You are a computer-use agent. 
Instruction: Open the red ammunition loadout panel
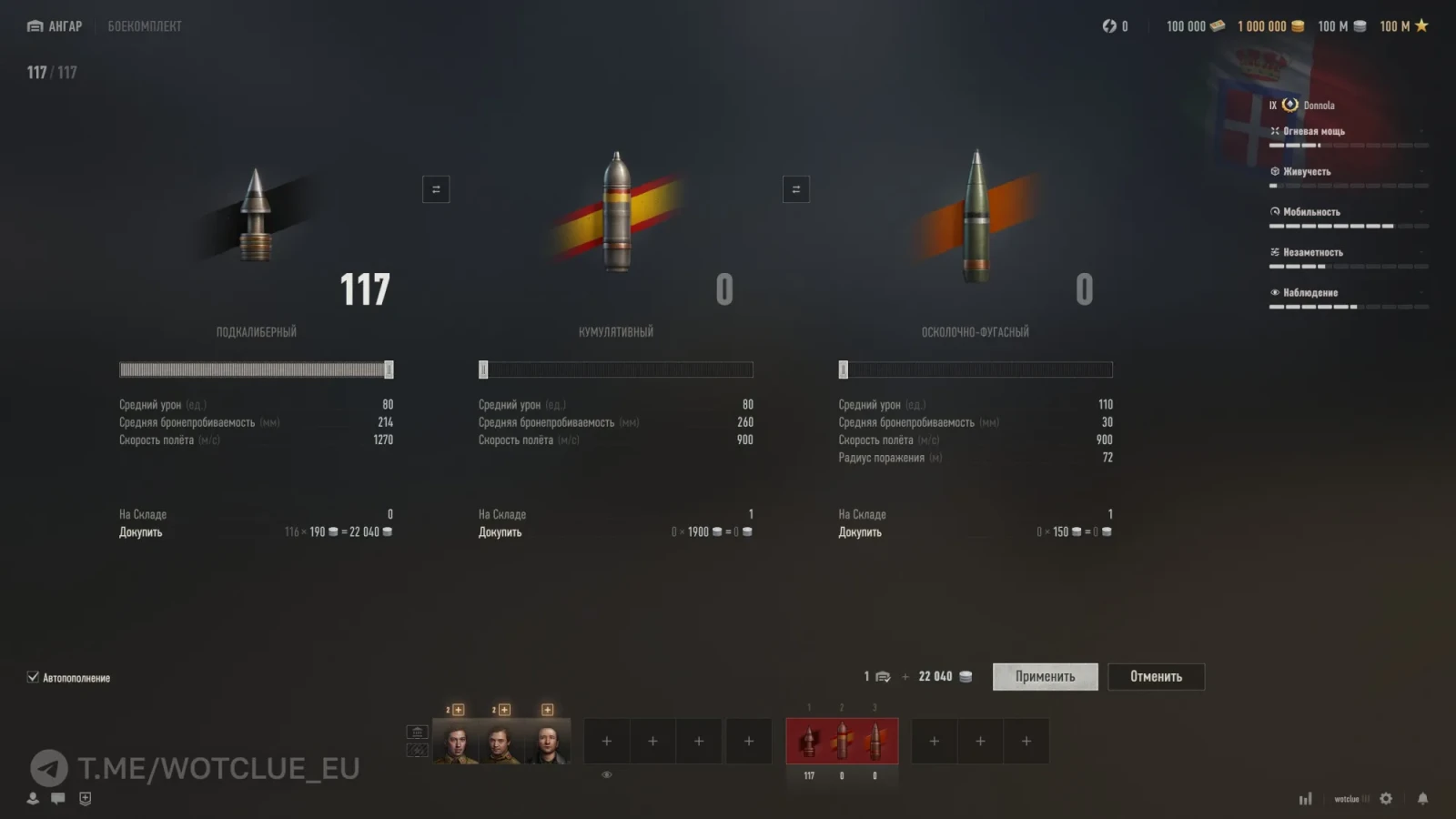coord(842,741)
